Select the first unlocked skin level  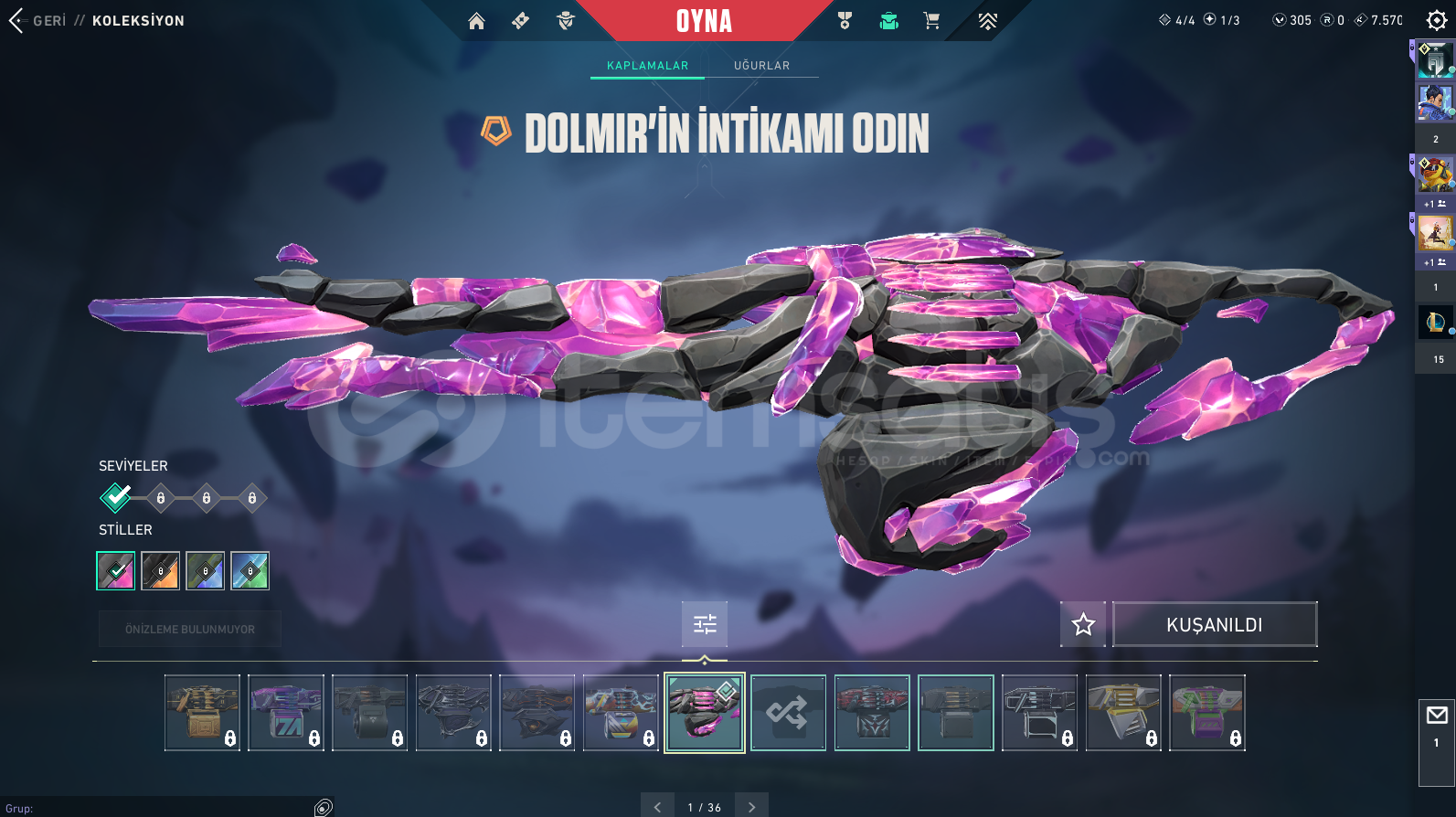116,497
